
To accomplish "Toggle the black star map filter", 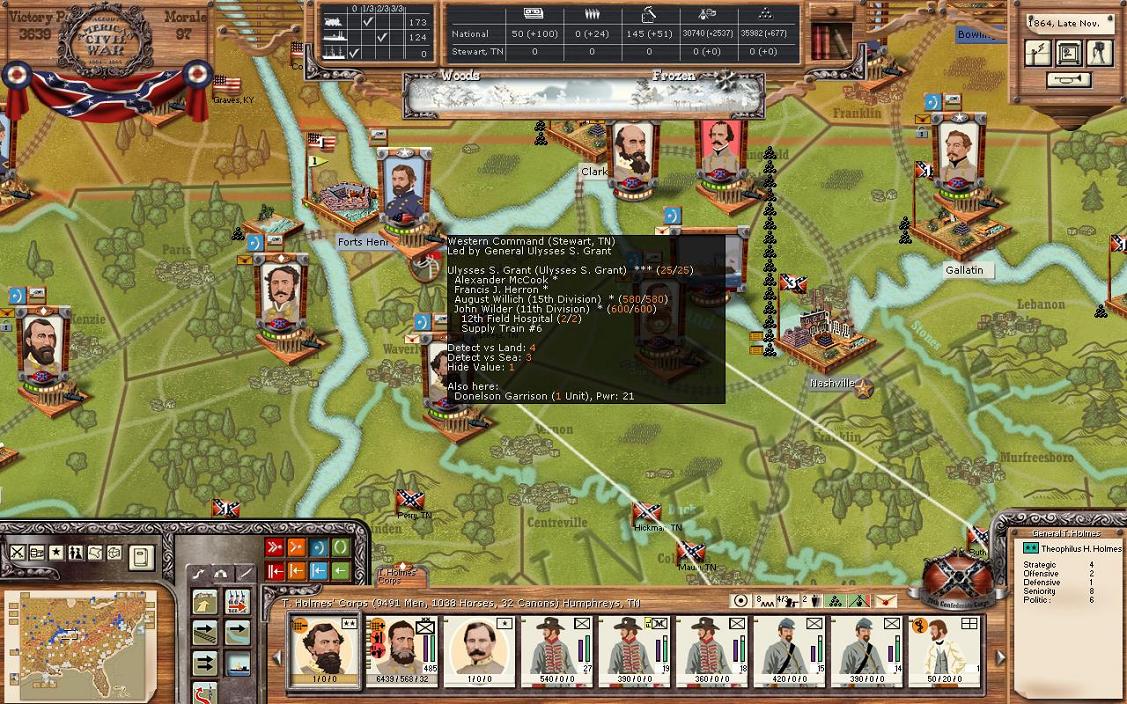I will click(x=57, y=553).
